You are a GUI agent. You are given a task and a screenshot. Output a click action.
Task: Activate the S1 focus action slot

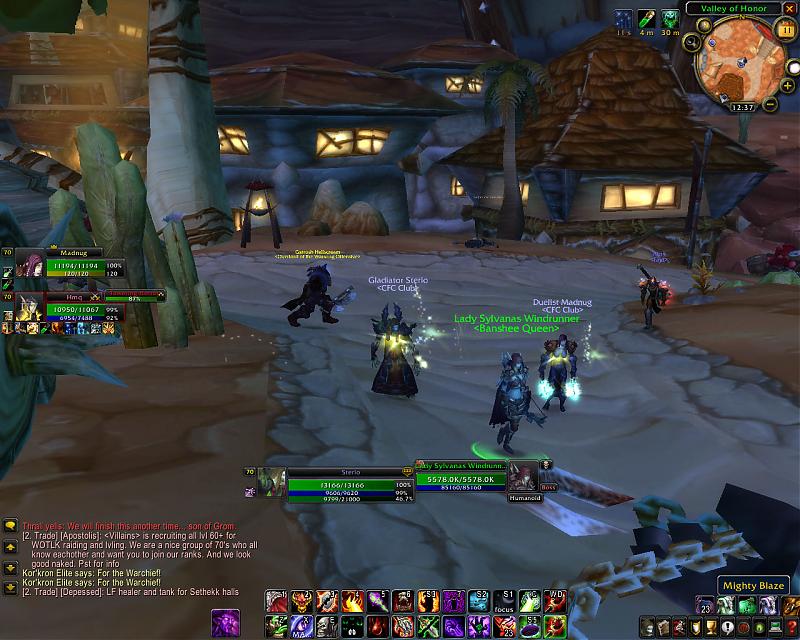point(508,600)
